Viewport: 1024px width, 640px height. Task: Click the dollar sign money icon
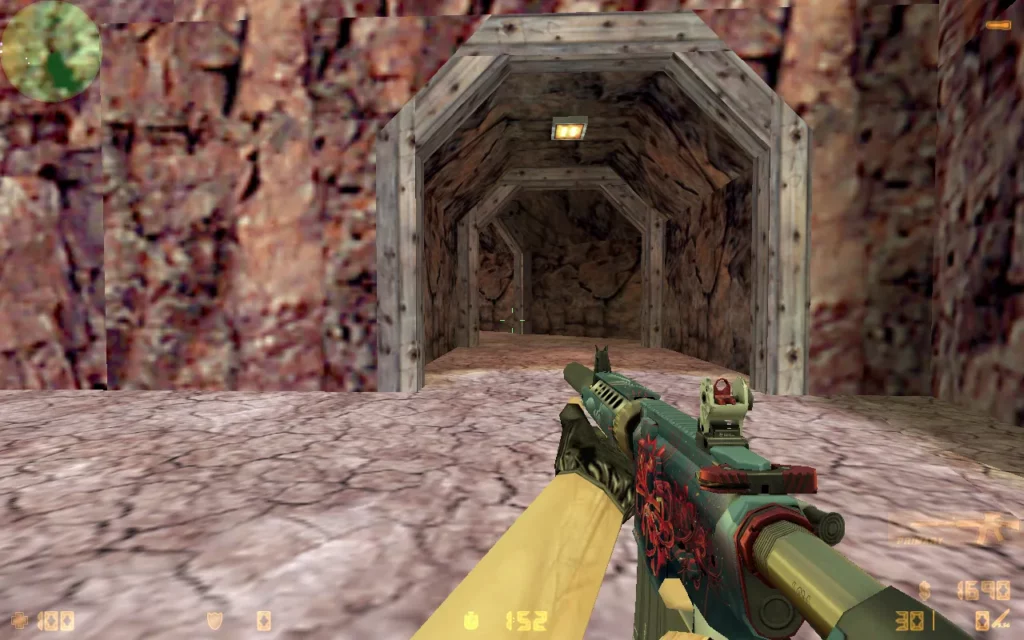(925, 590)
